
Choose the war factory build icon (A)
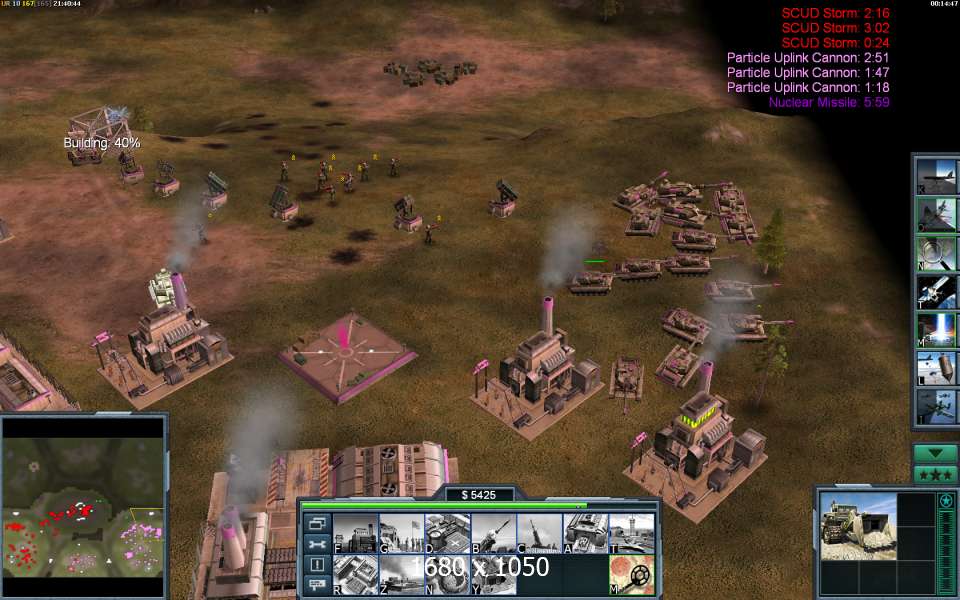click(x=586, y=533)
